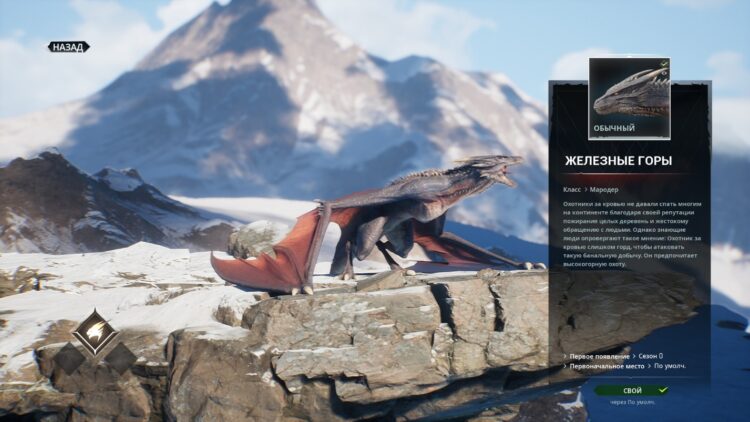Activate the claw slash ability diamond
Viewport: 750px width, 422px height.
pyautogui.click(x=95, y=332)
